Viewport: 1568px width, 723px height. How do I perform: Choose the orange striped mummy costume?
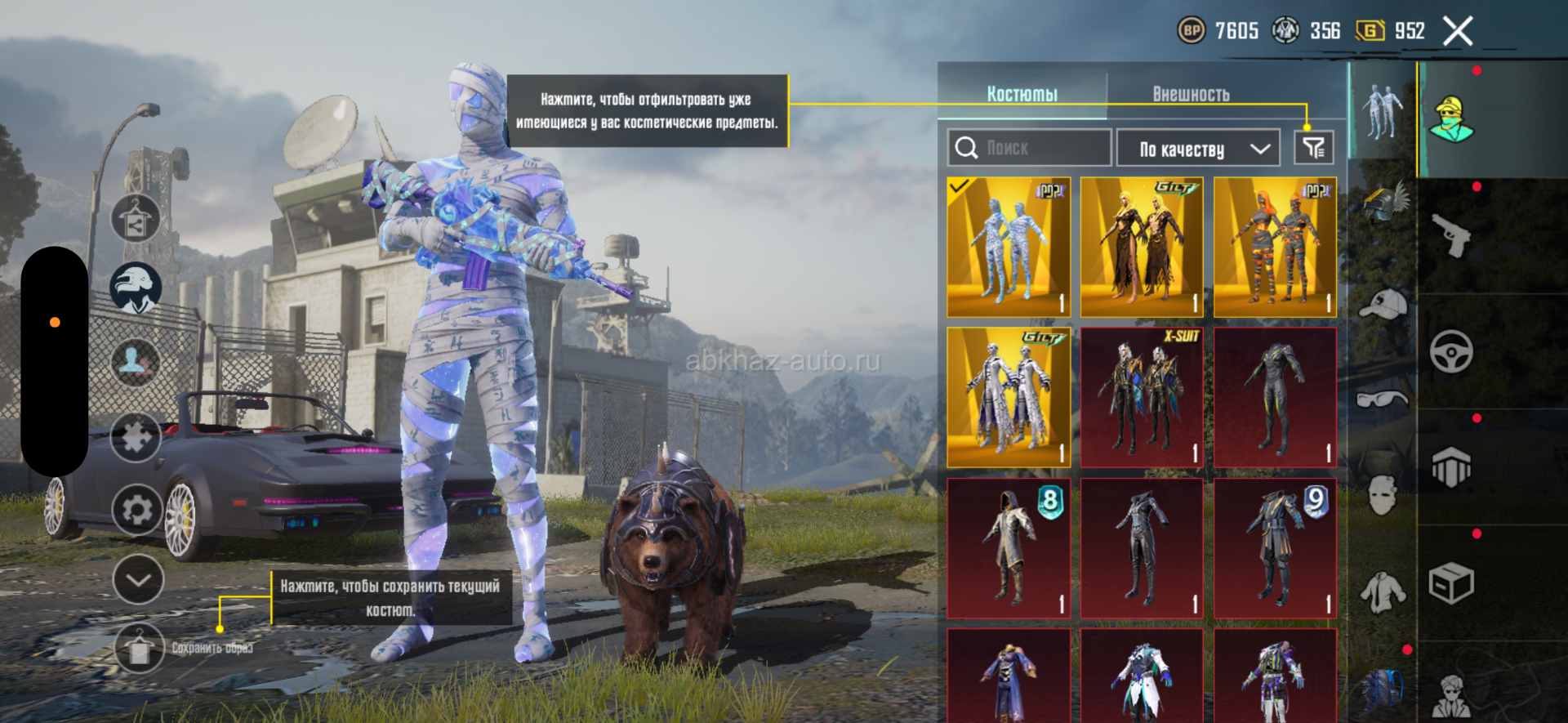point(1275,248)
